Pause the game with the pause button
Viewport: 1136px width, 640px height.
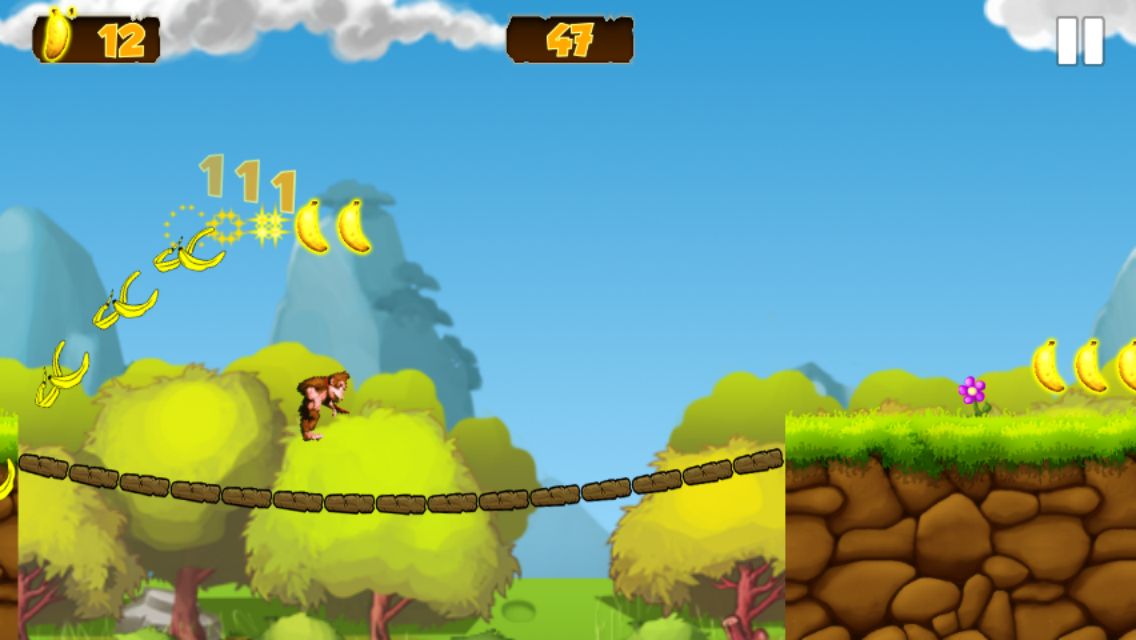tap(1080, 41)
